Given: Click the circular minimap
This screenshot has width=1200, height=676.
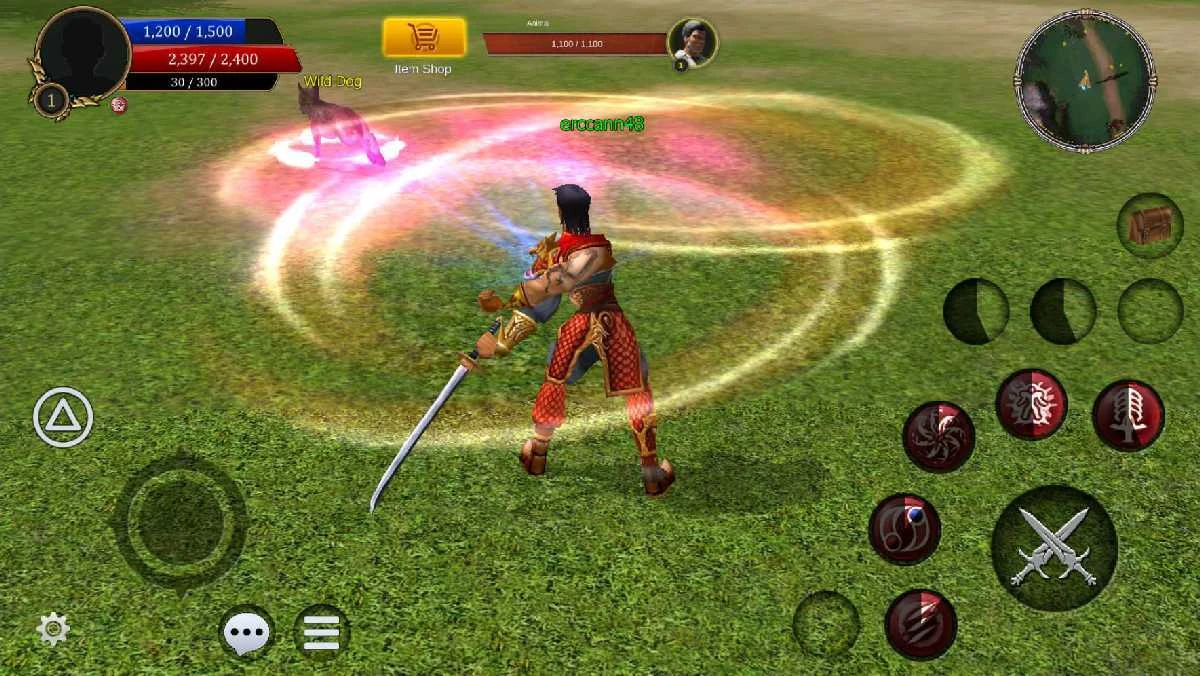Looking at the screenshot, I should click(x=1085, y=80).
